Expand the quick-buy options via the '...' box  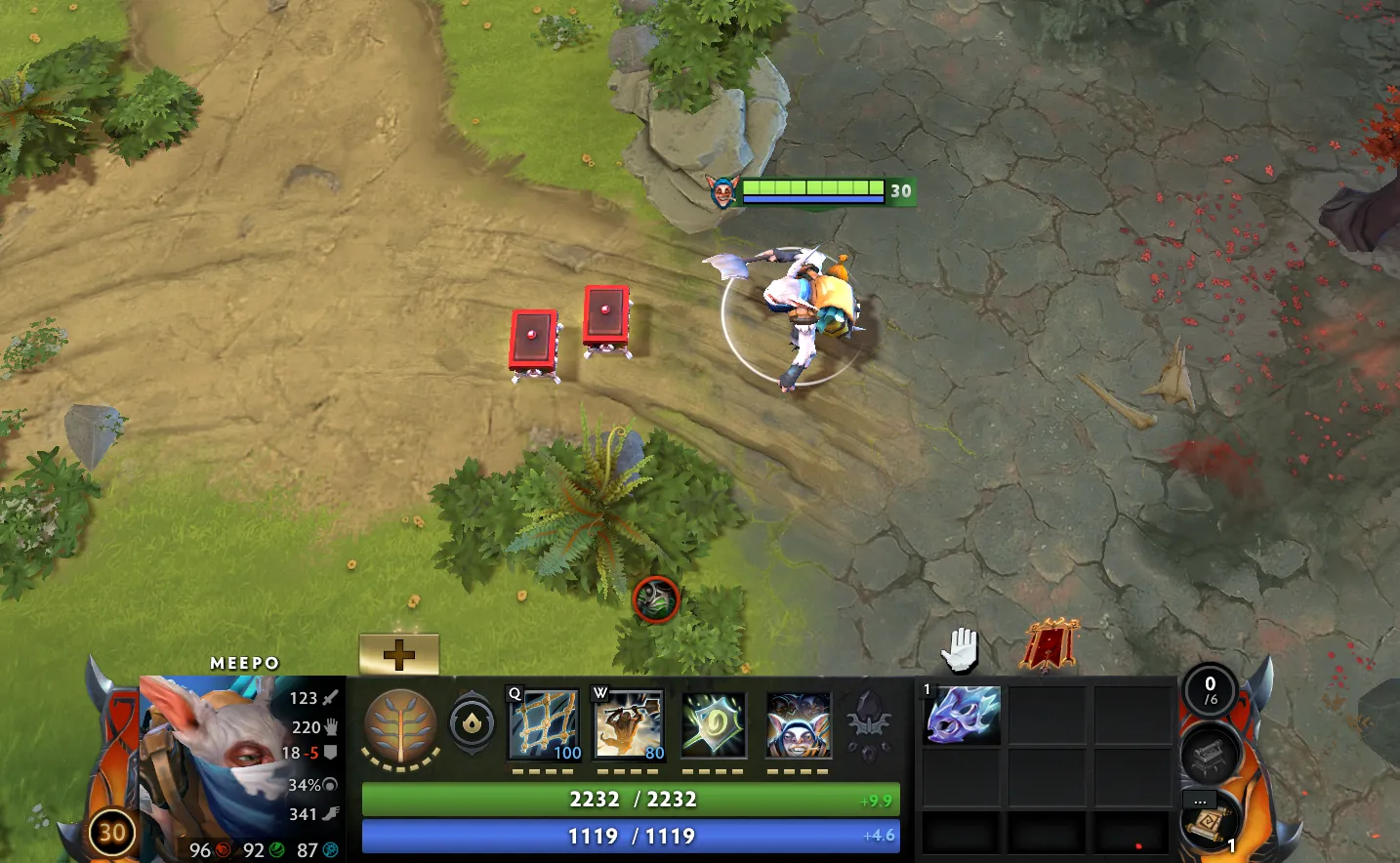(x=1199, y=800)
